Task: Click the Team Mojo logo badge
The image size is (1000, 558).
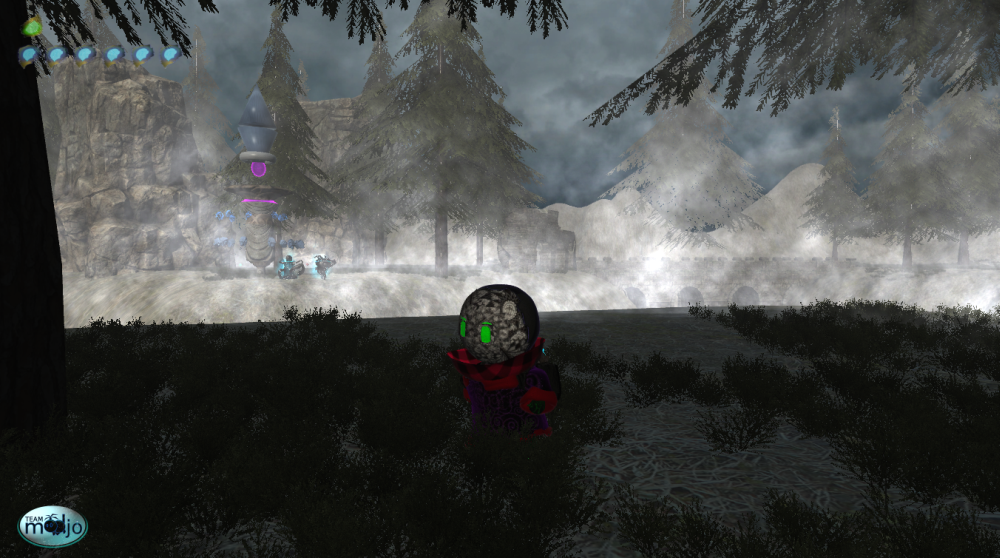Action: 53,526
